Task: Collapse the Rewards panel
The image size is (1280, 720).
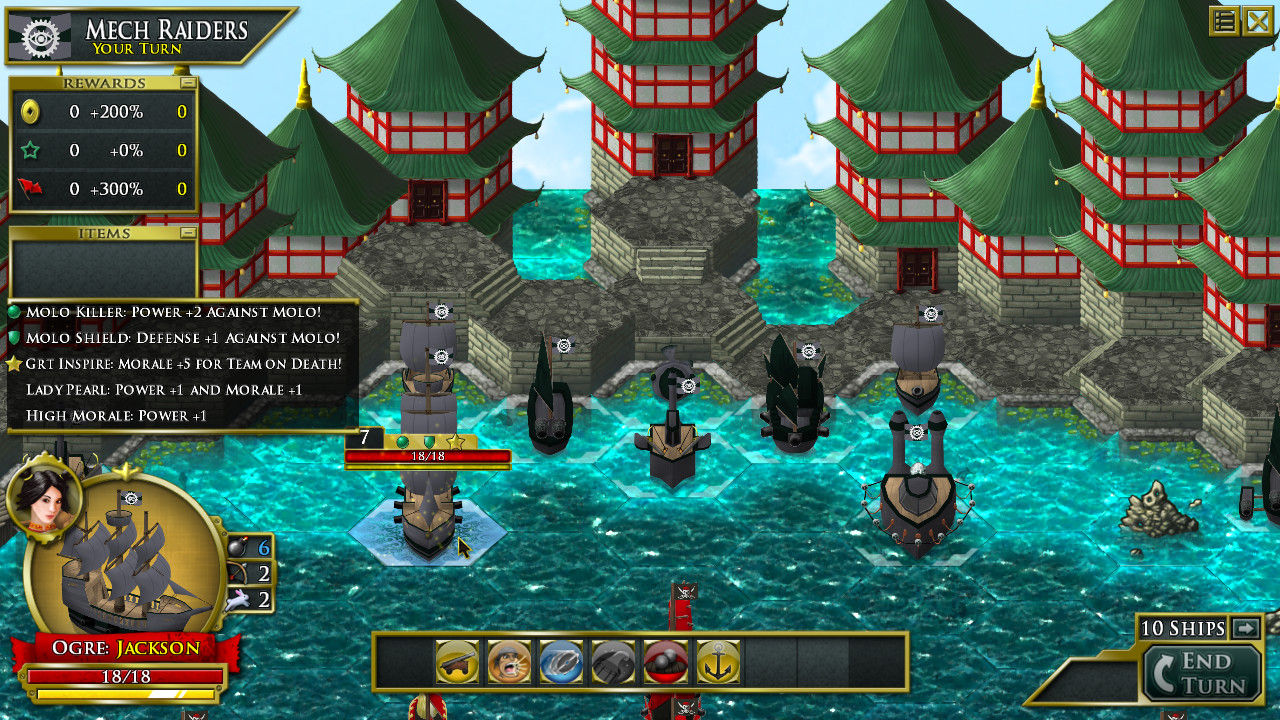Action: click(188, 82)
